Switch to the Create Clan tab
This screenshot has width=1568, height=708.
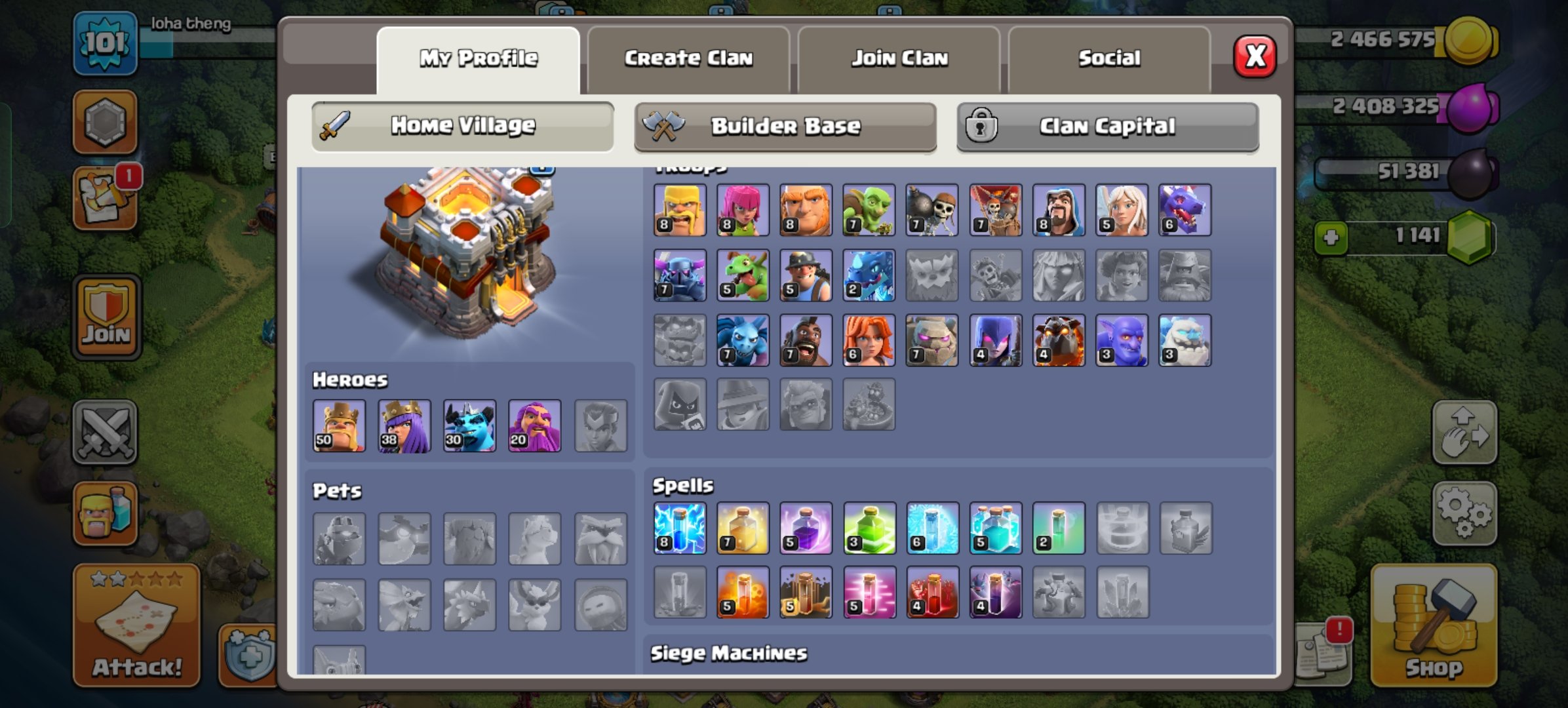[x=690, y=58]
